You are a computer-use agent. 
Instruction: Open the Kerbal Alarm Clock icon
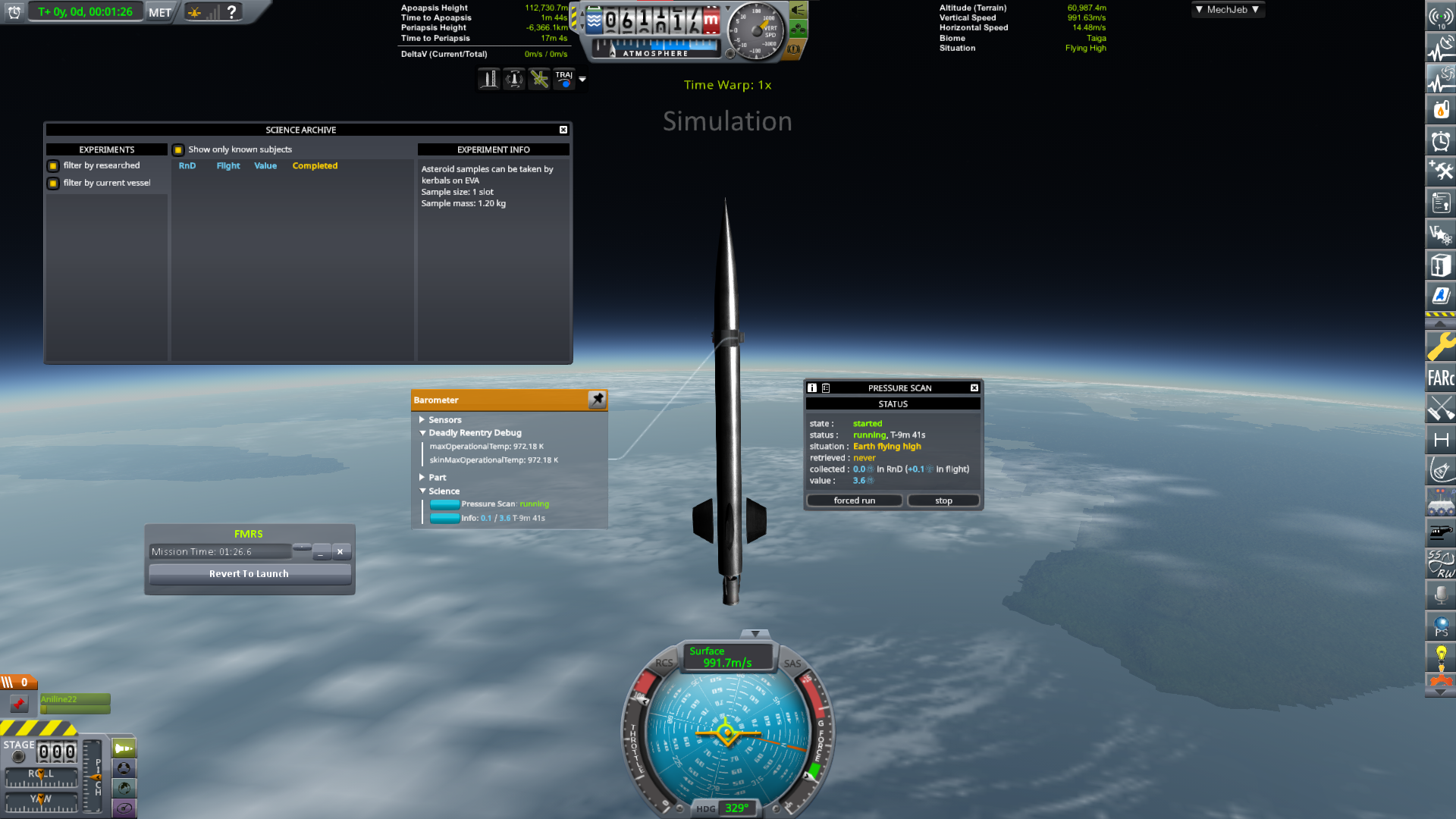(x=1440, y=141)
